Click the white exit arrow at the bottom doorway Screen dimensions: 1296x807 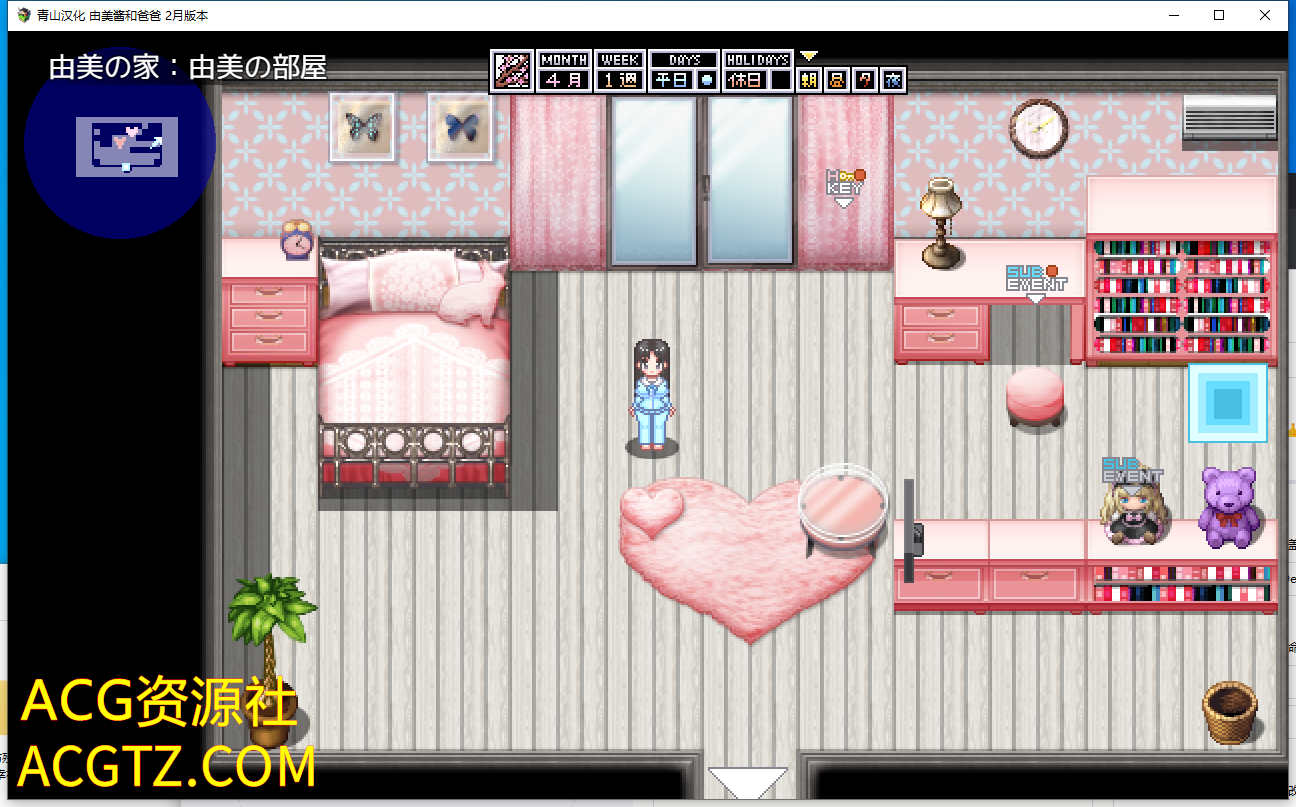(x=748, y=782)
